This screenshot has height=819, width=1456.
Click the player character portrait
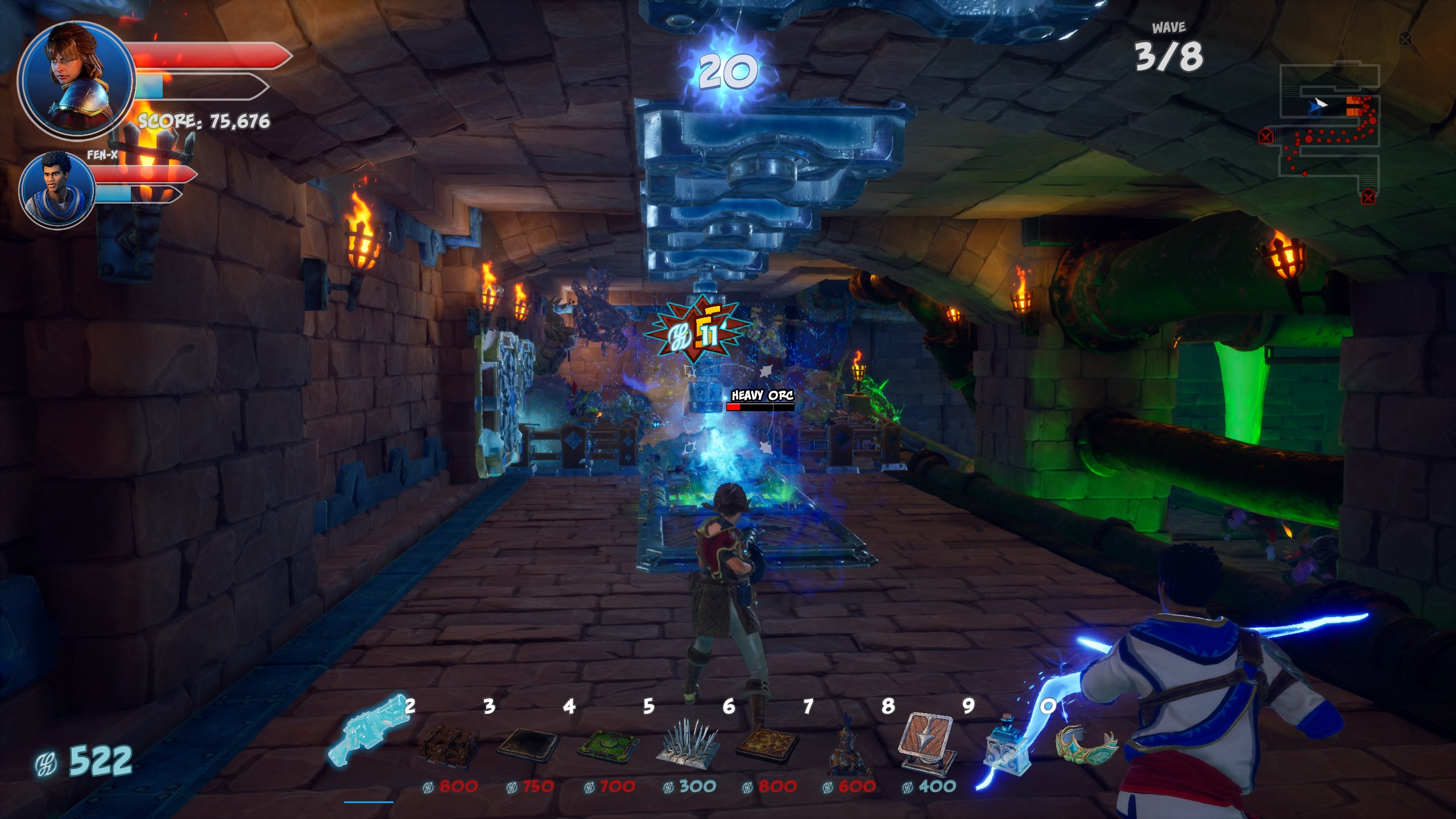[76, 80]
